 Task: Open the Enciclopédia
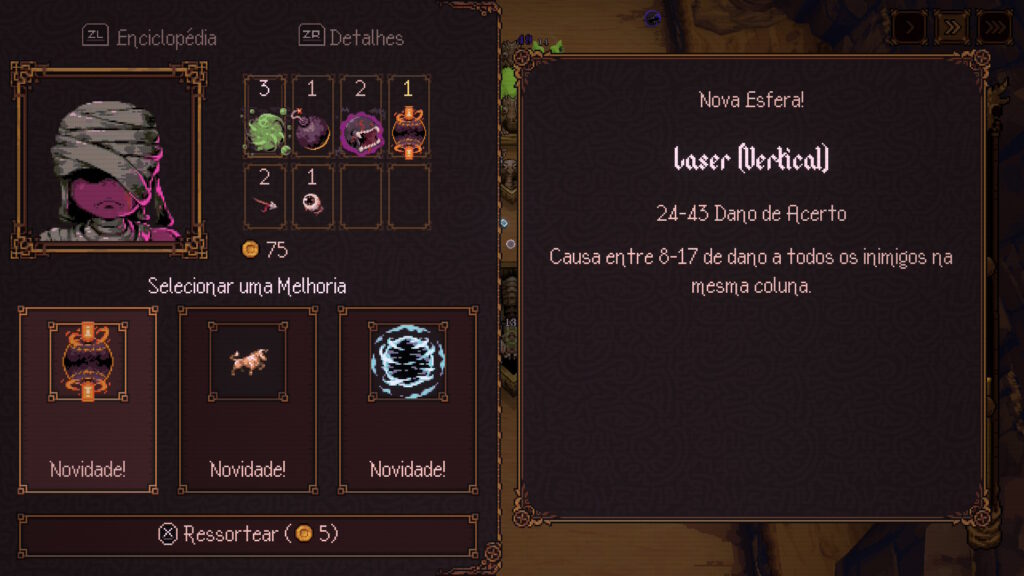click(x=150, y=38)
